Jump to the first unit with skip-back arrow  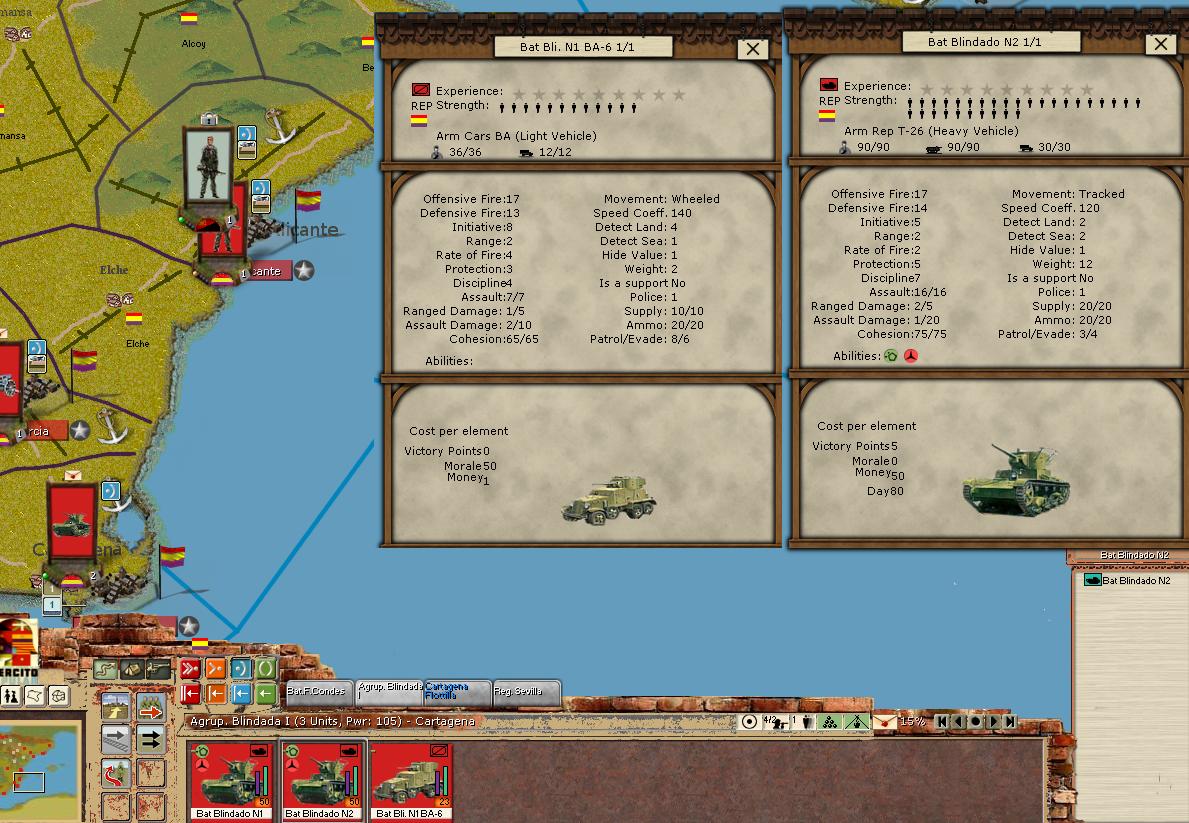pos(941,721)
